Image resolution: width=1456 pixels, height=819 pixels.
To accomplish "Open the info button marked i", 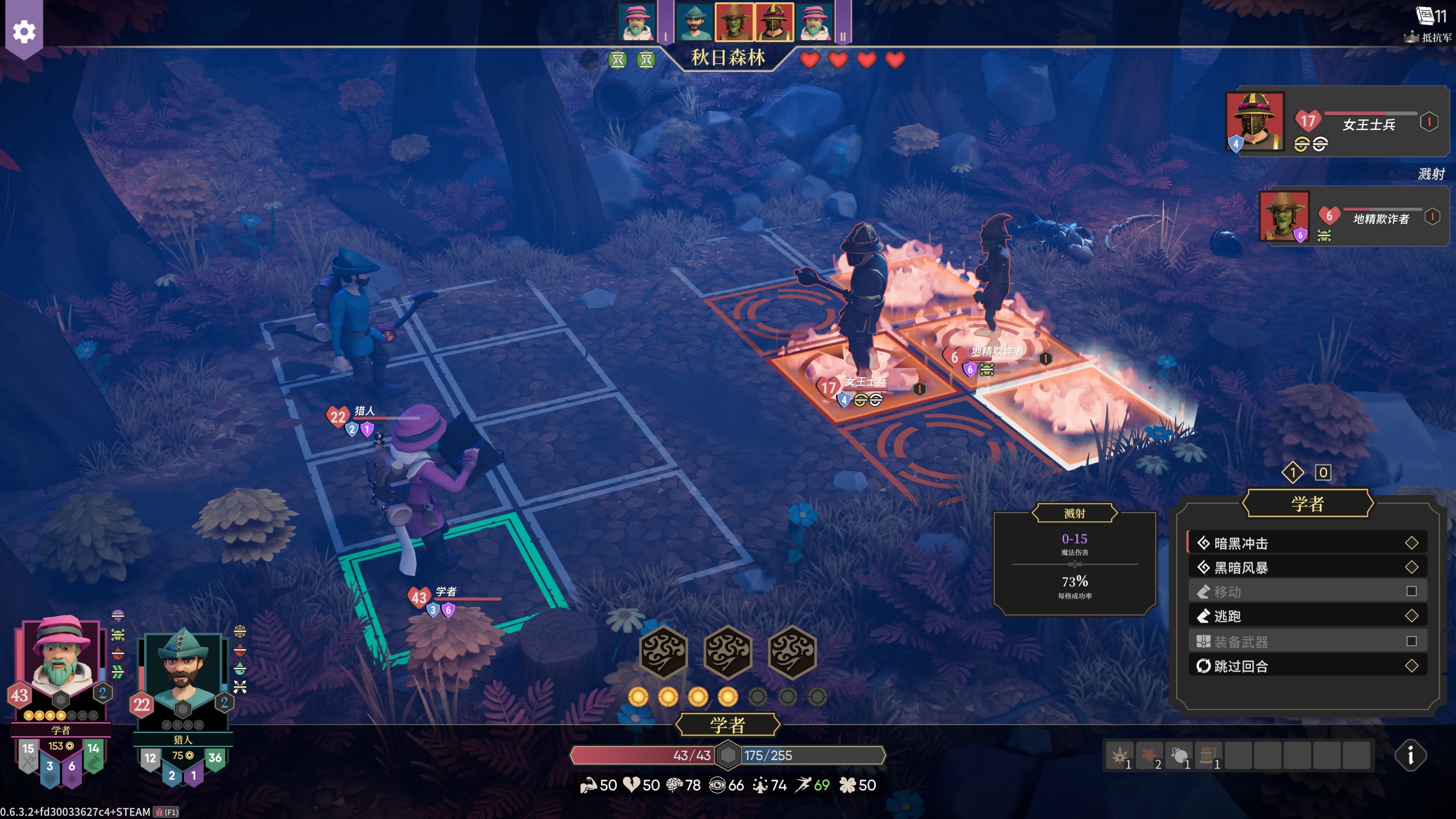I will 1410,755.
